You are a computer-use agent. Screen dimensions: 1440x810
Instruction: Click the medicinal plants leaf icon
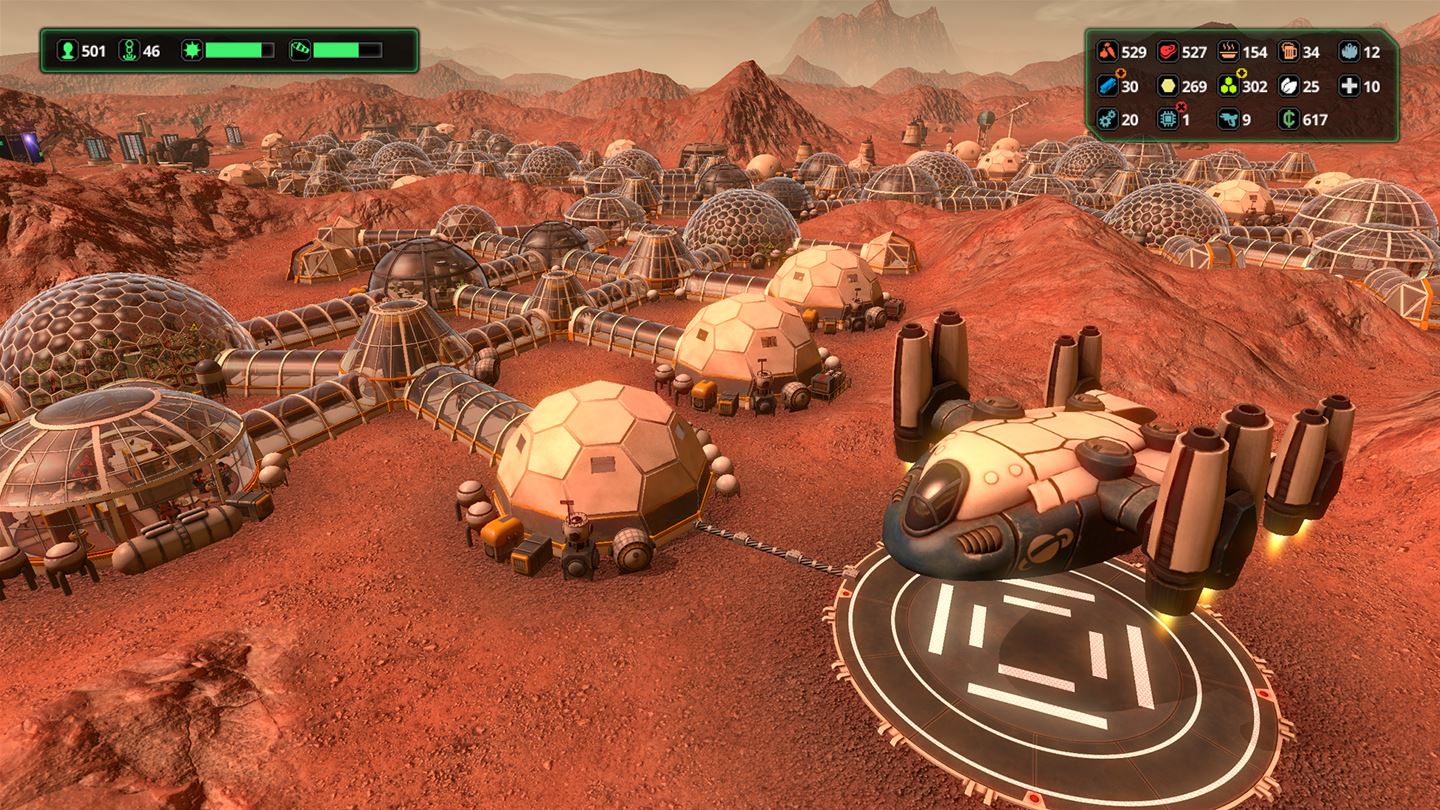click(1288, 85)
